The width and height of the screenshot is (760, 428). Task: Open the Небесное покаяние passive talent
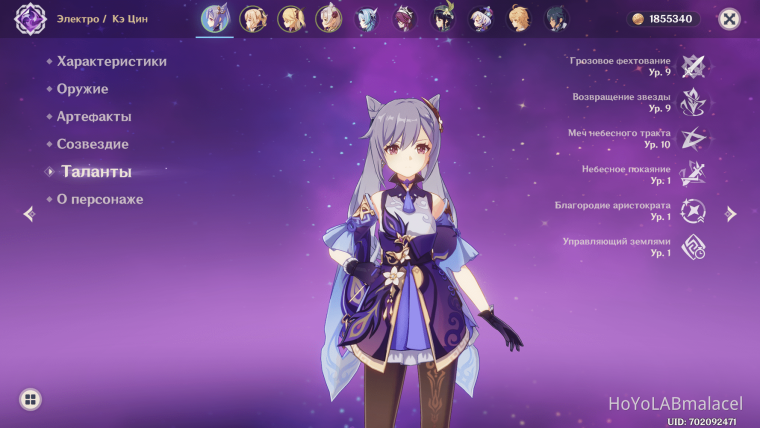pyautogui.click(x=693, y=174)
